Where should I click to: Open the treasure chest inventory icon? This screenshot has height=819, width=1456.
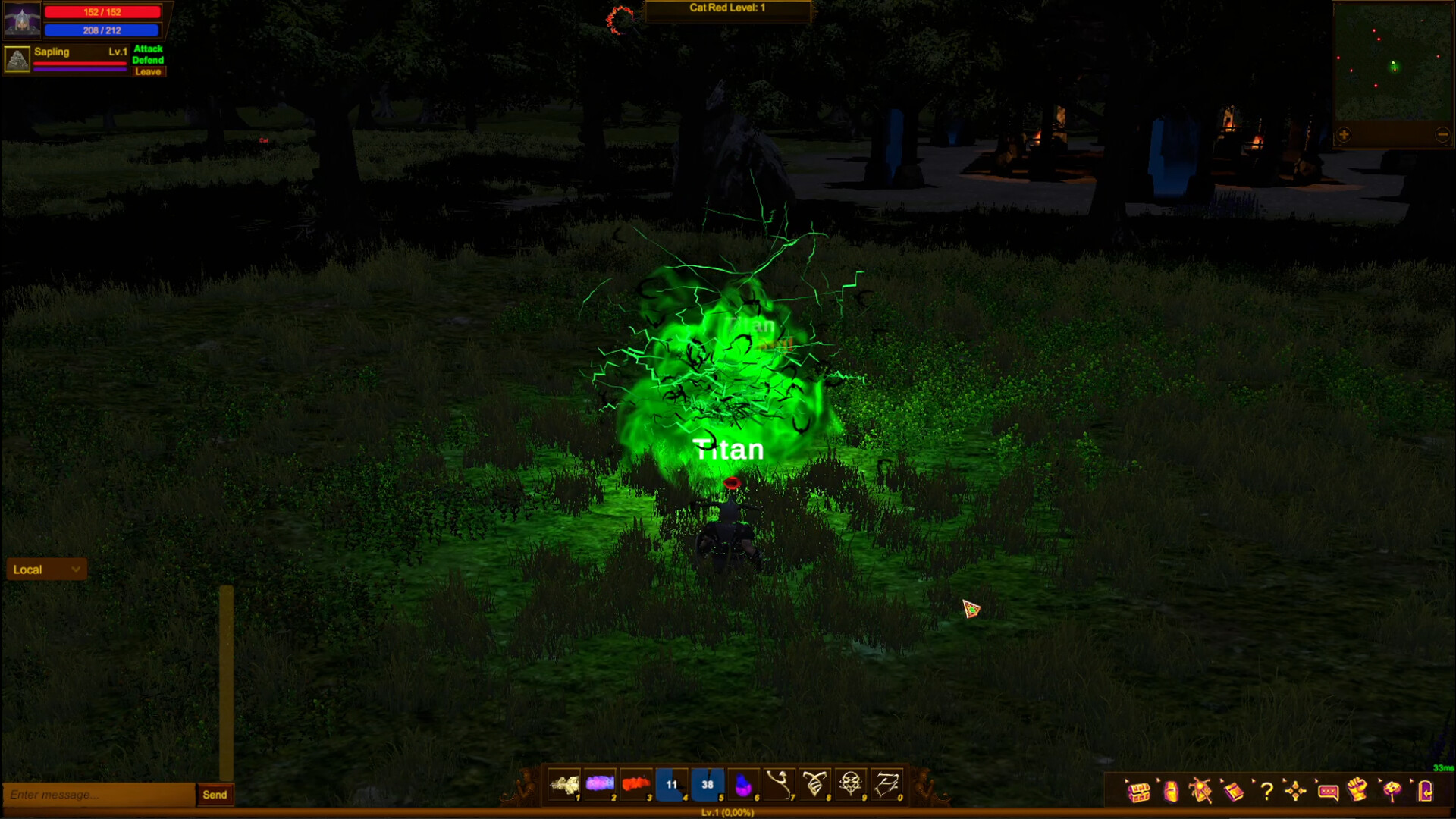(1138, 792)
